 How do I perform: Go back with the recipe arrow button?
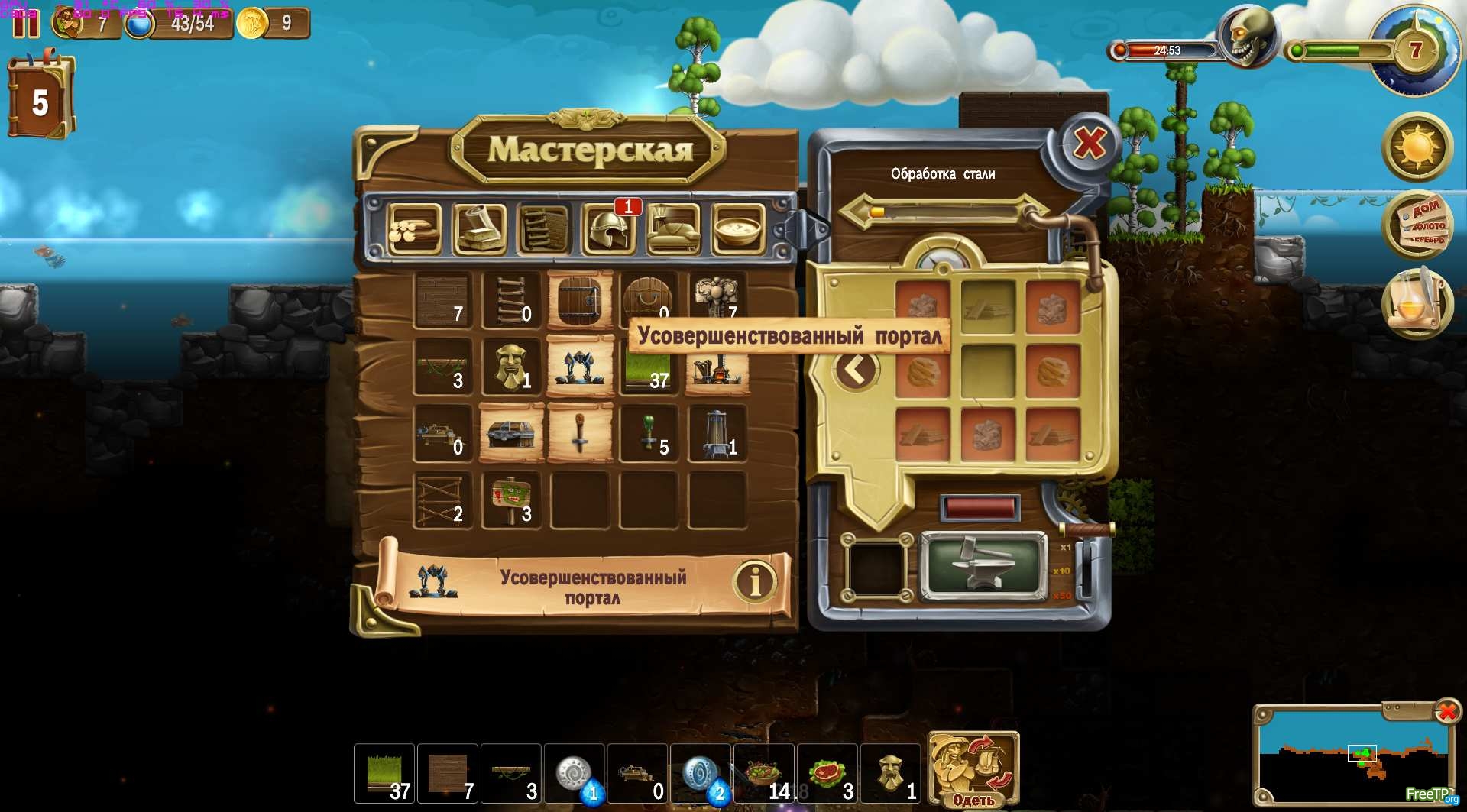pos(855,370)
